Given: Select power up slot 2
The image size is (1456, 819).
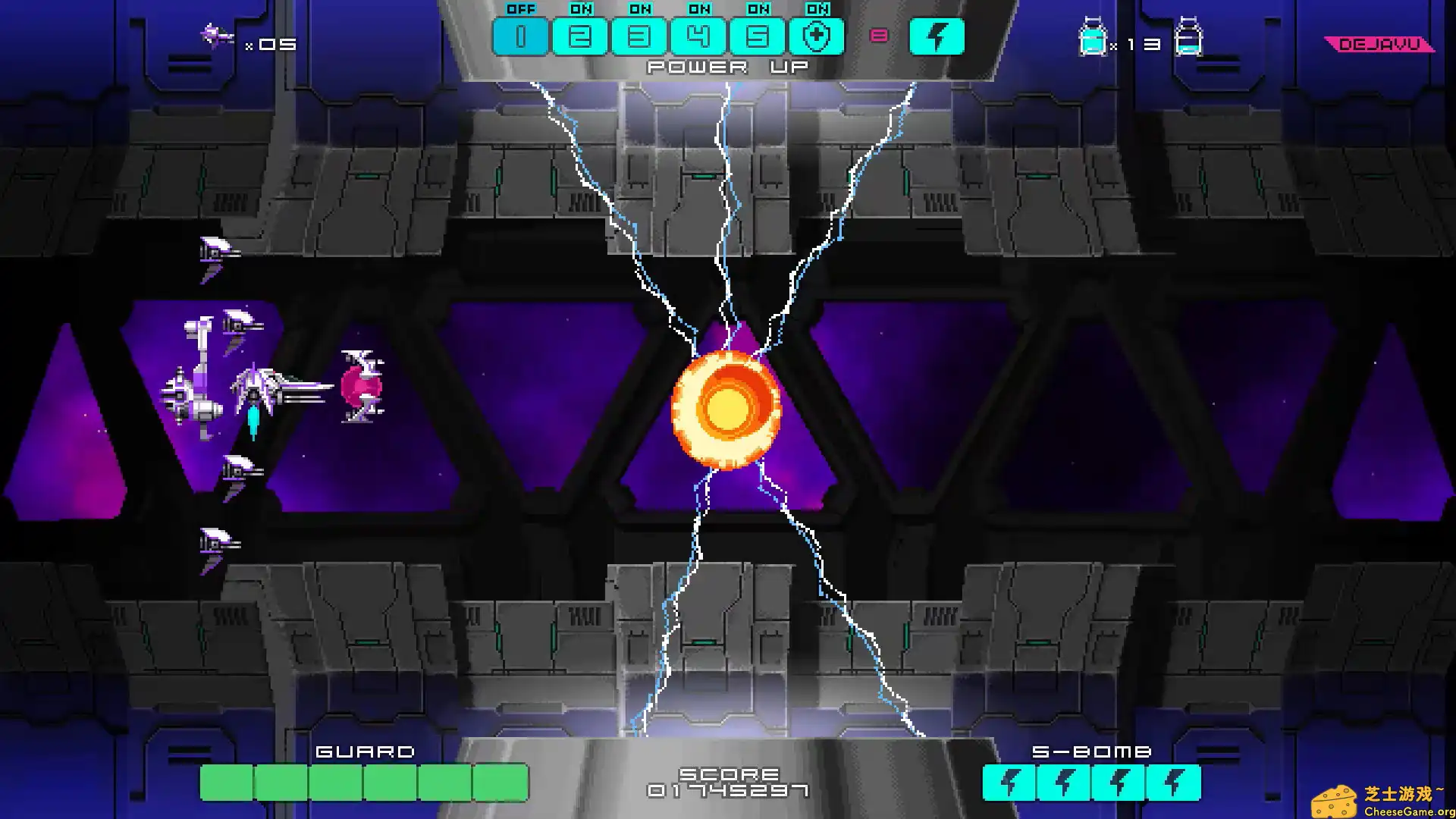Looking at the screenshot, I should (579, 36).
